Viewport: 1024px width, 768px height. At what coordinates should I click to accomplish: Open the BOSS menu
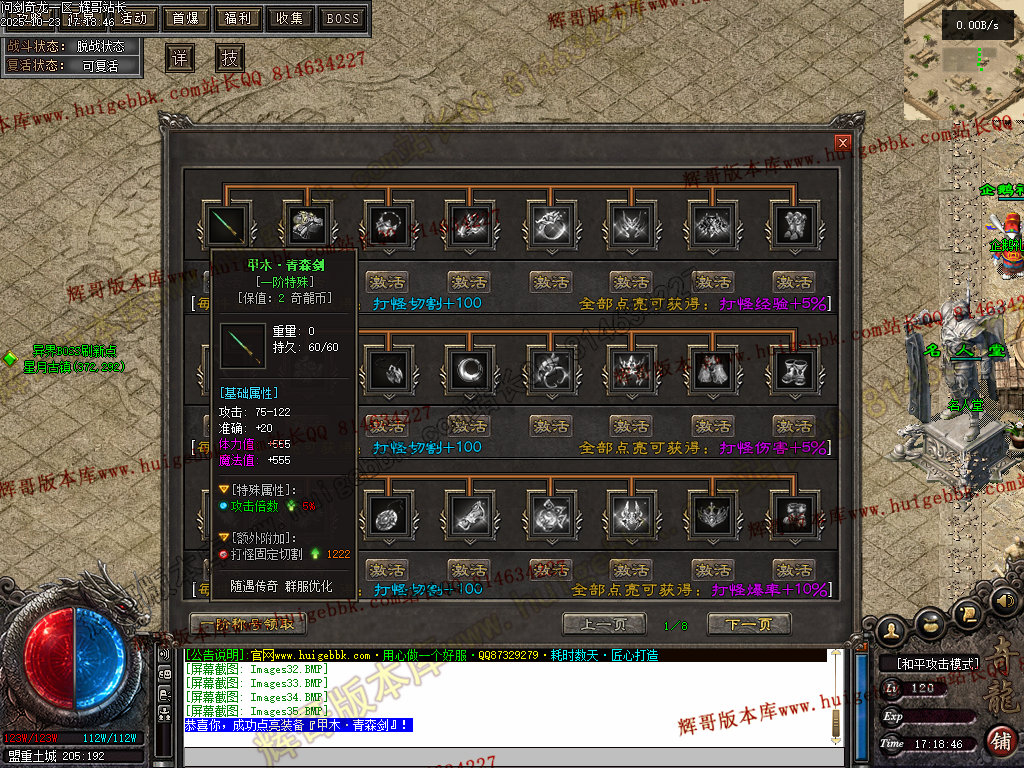pos(342,18)
